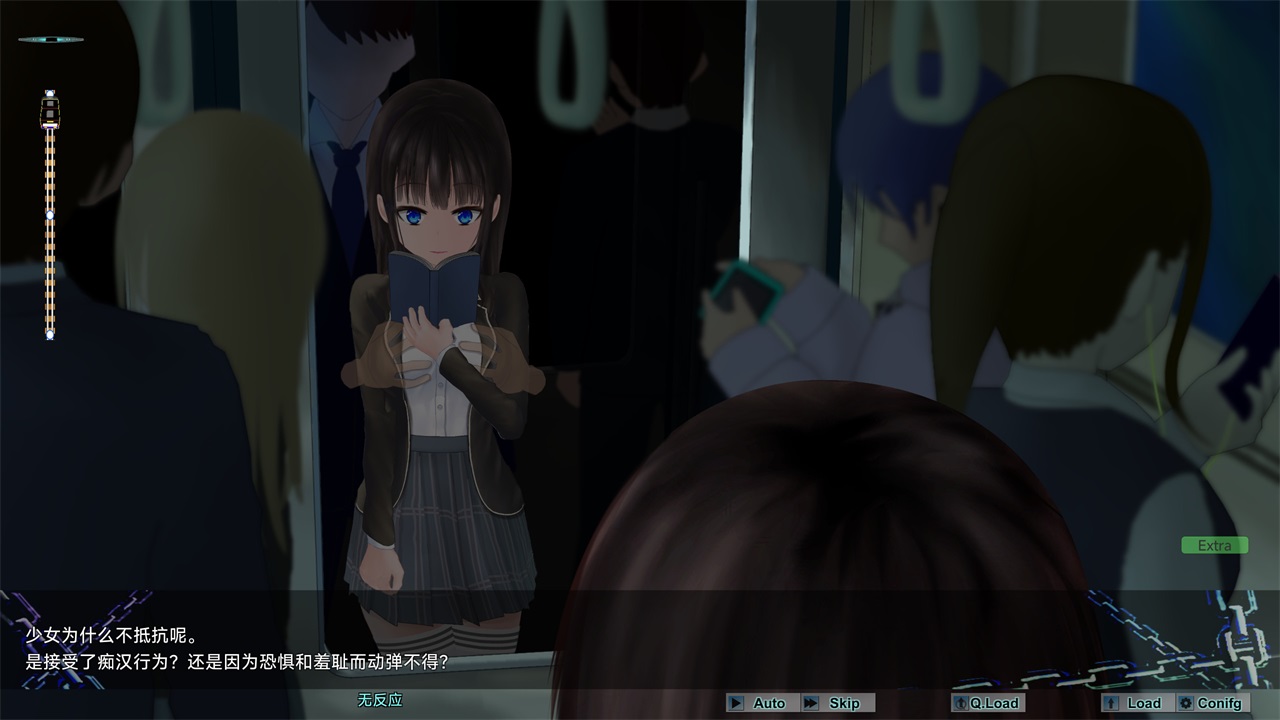
Task: Click the play triangle icon beside Auto
Action: coord(737,703)
